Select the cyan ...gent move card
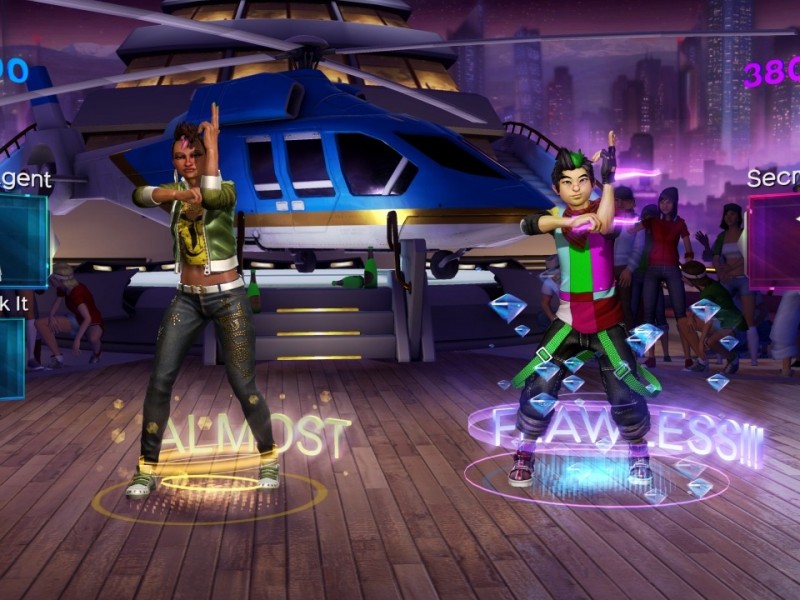Screen dimensions: 800x600 tap(22, 240)
